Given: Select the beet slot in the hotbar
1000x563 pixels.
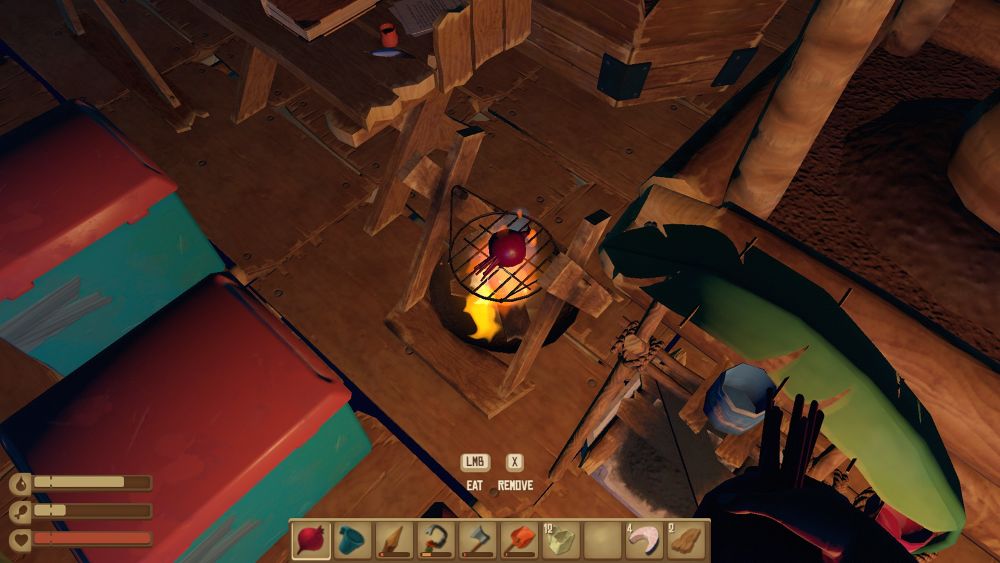Looking at the screenshot, I should pyautogui.click(x=311, y=541).
